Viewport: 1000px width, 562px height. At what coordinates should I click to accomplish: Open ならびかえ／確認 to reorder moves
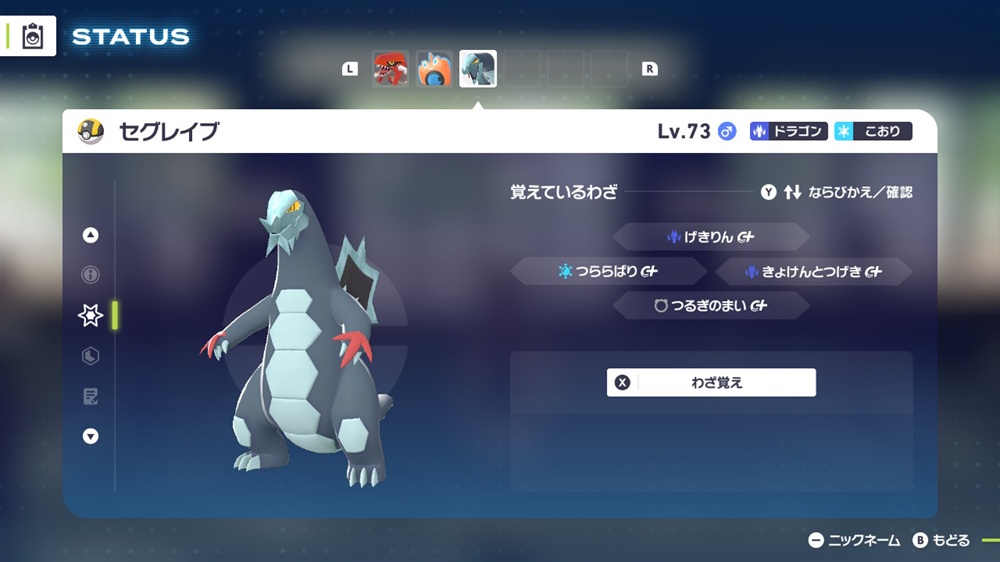(x=836, y=192)
